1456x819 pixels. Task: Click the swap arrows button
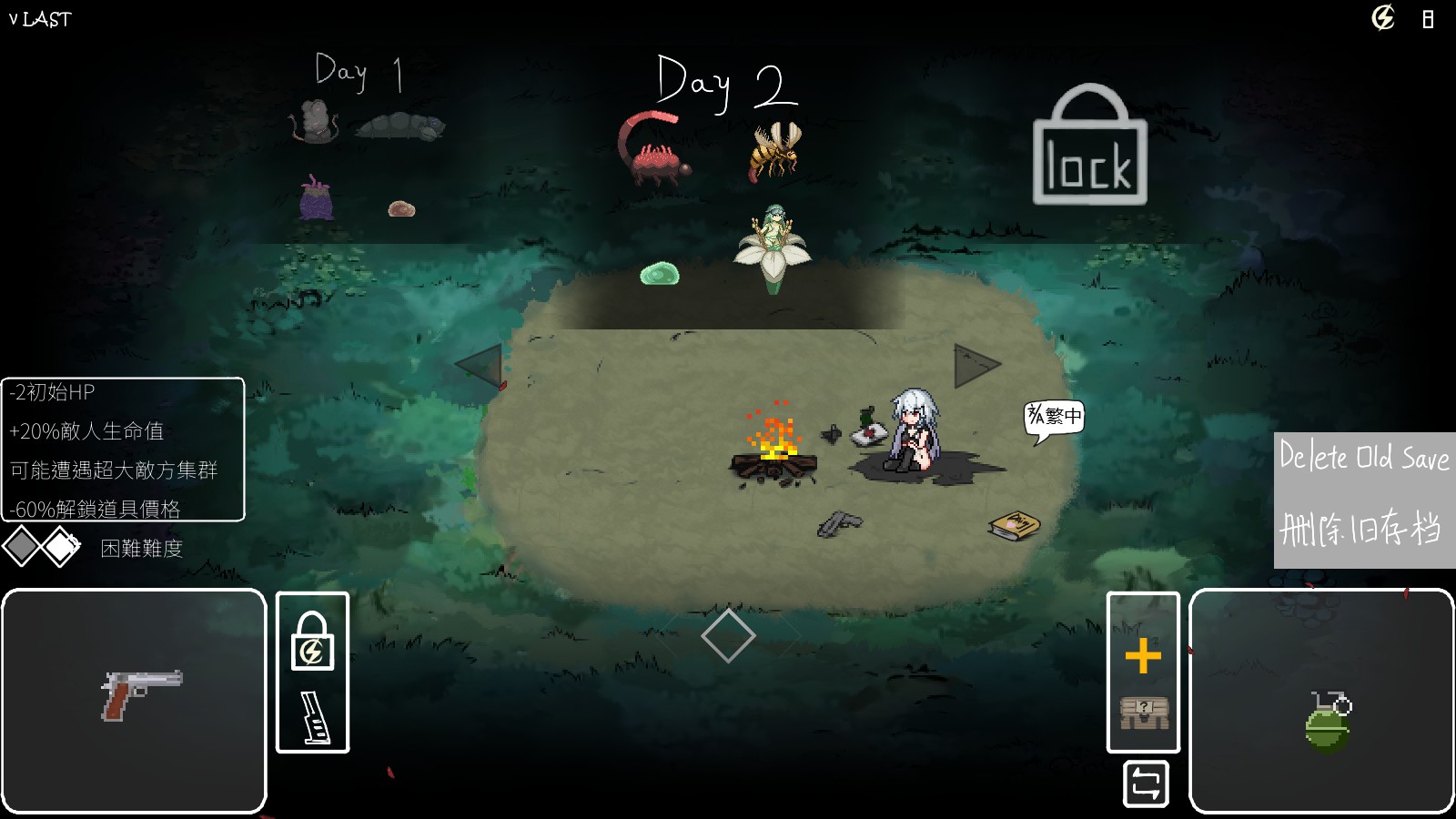pyautogui.click(x=1146, y=784)
